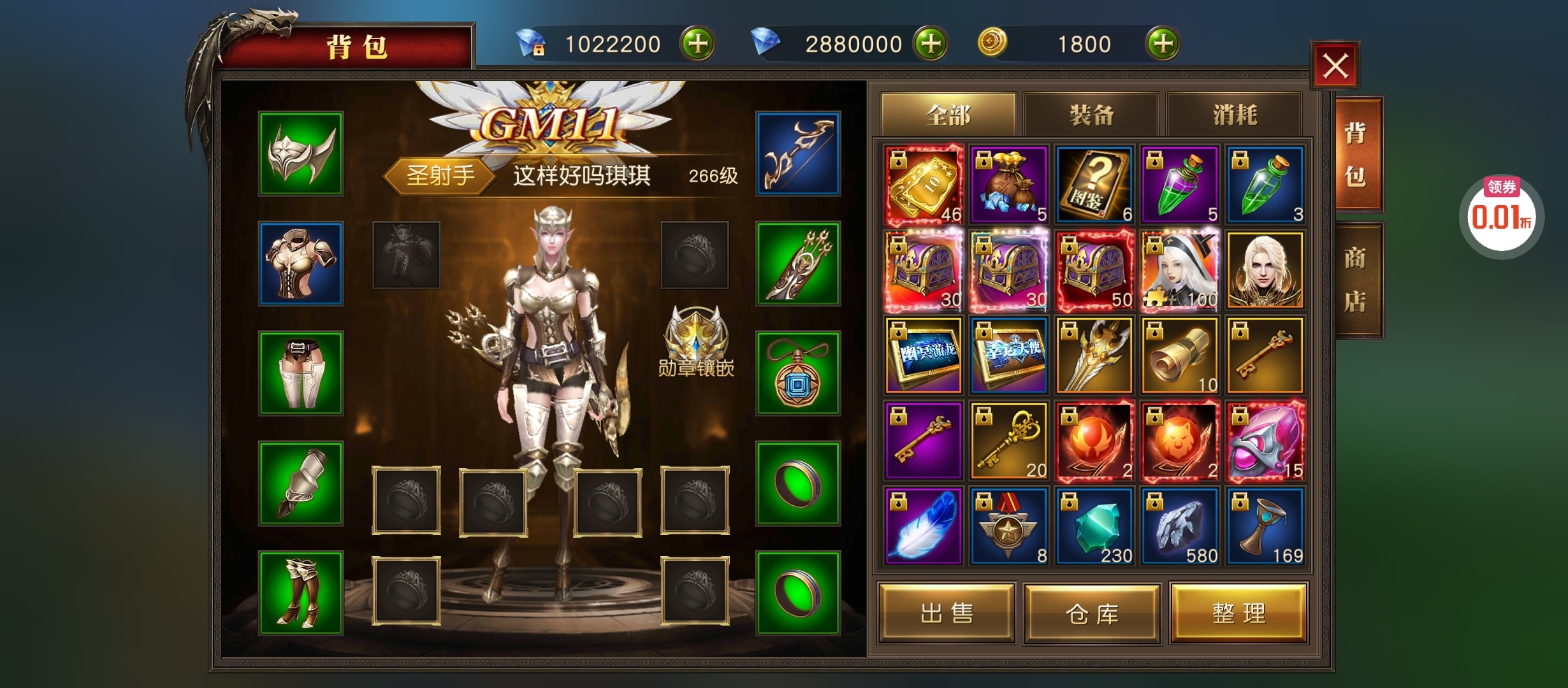
Task: Select the nun portrait puzzle piece item
Action: pos(1179,271)
